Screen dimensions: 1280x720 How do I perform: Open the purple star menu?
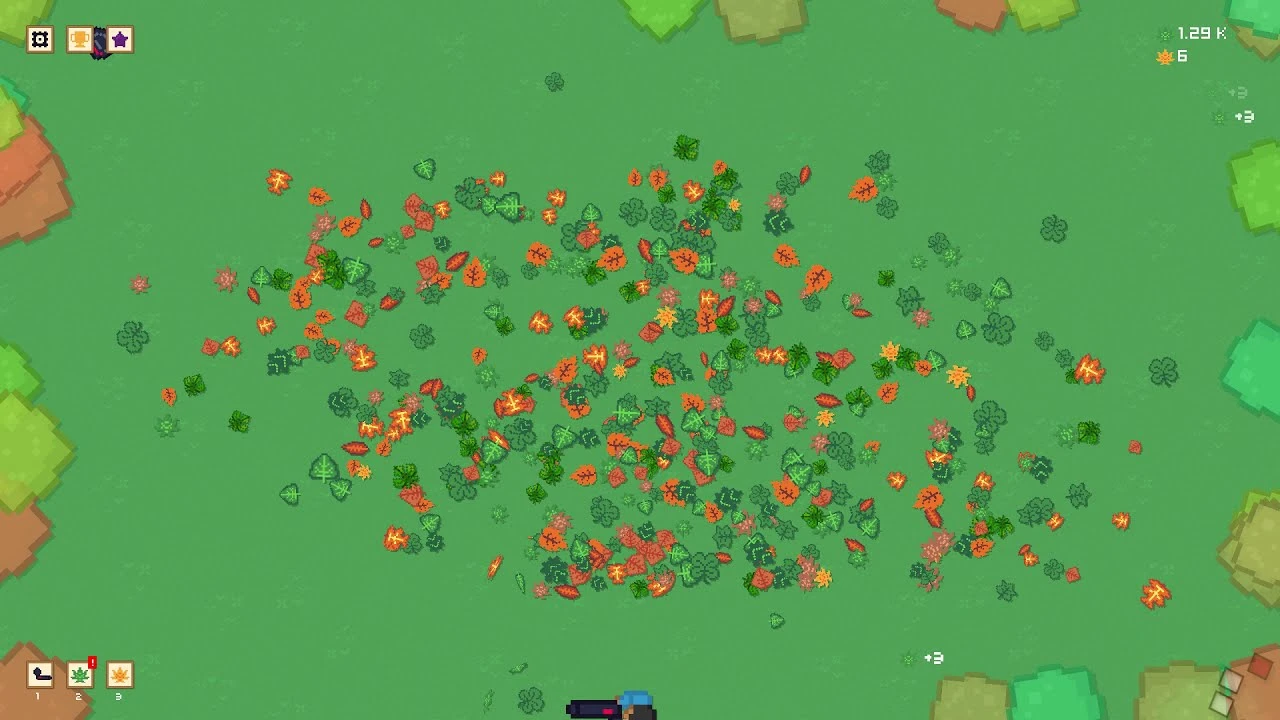pos(120,39)
